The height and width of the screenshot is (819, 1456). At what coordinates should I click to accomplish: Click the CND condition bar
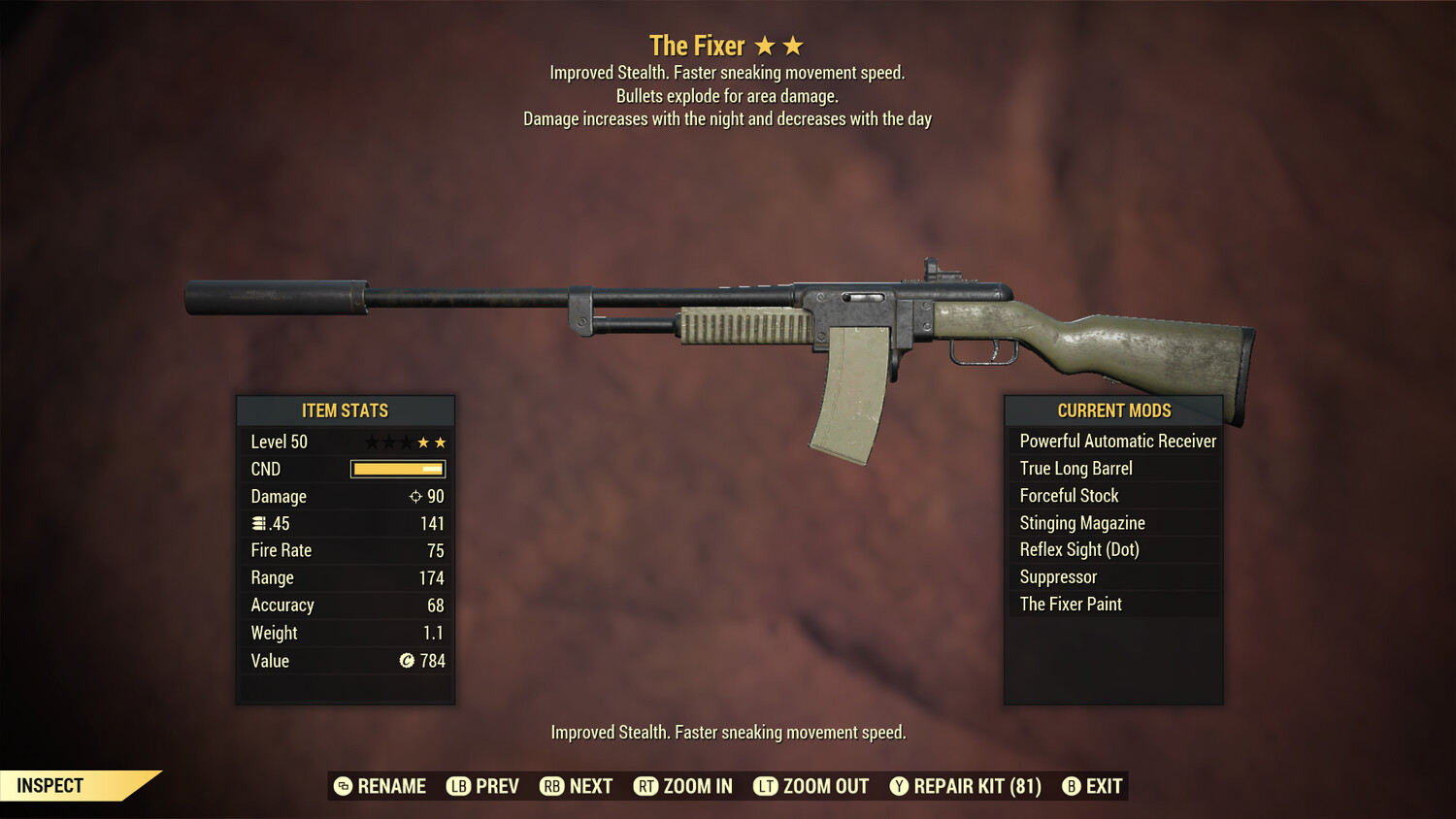(x=396, y=469)
